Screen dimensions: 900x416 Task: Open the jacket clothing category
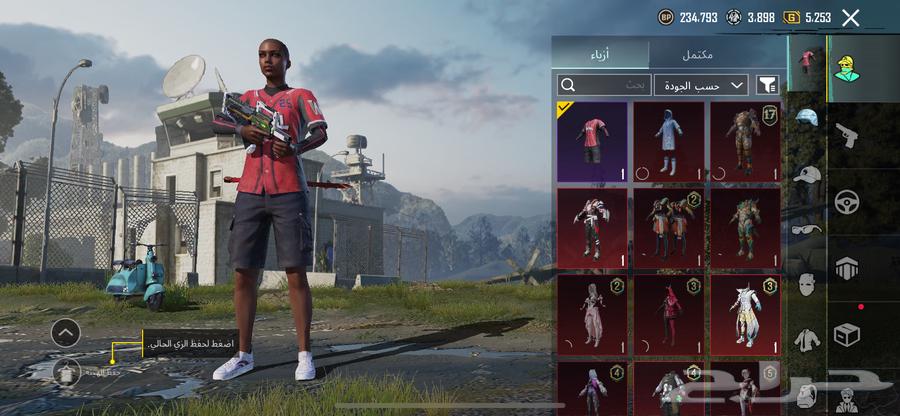pyautogui.click(x=807, y=340)
